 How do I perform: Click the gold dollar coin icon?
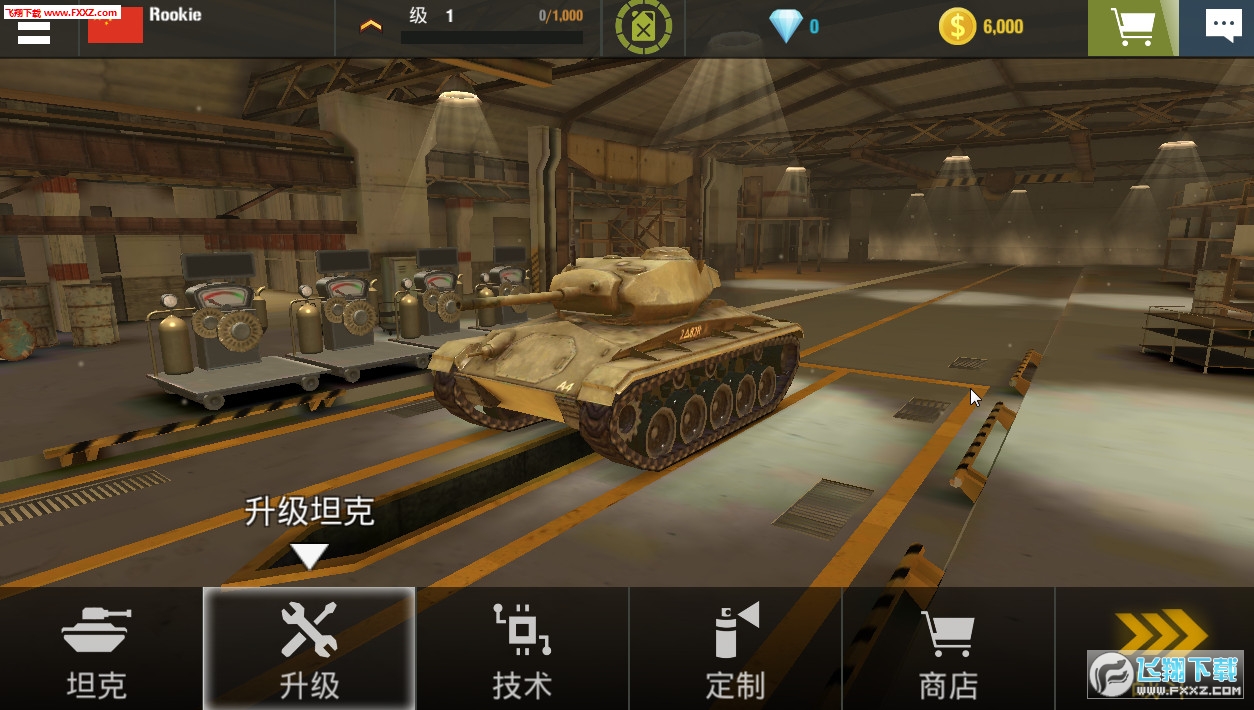[957, 27]
